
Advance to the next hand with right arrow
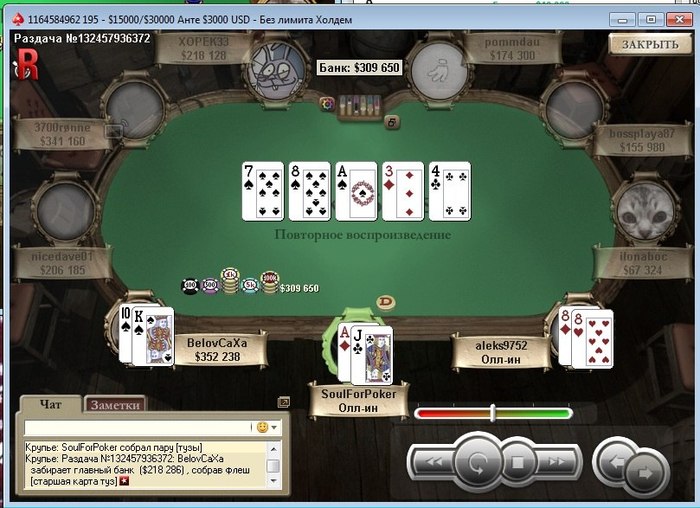pos(647,469)
